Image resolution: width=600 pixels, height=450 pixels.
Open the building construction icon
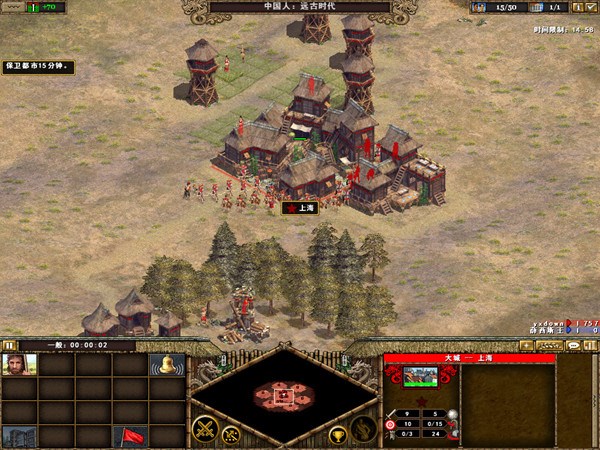(20, 436)
